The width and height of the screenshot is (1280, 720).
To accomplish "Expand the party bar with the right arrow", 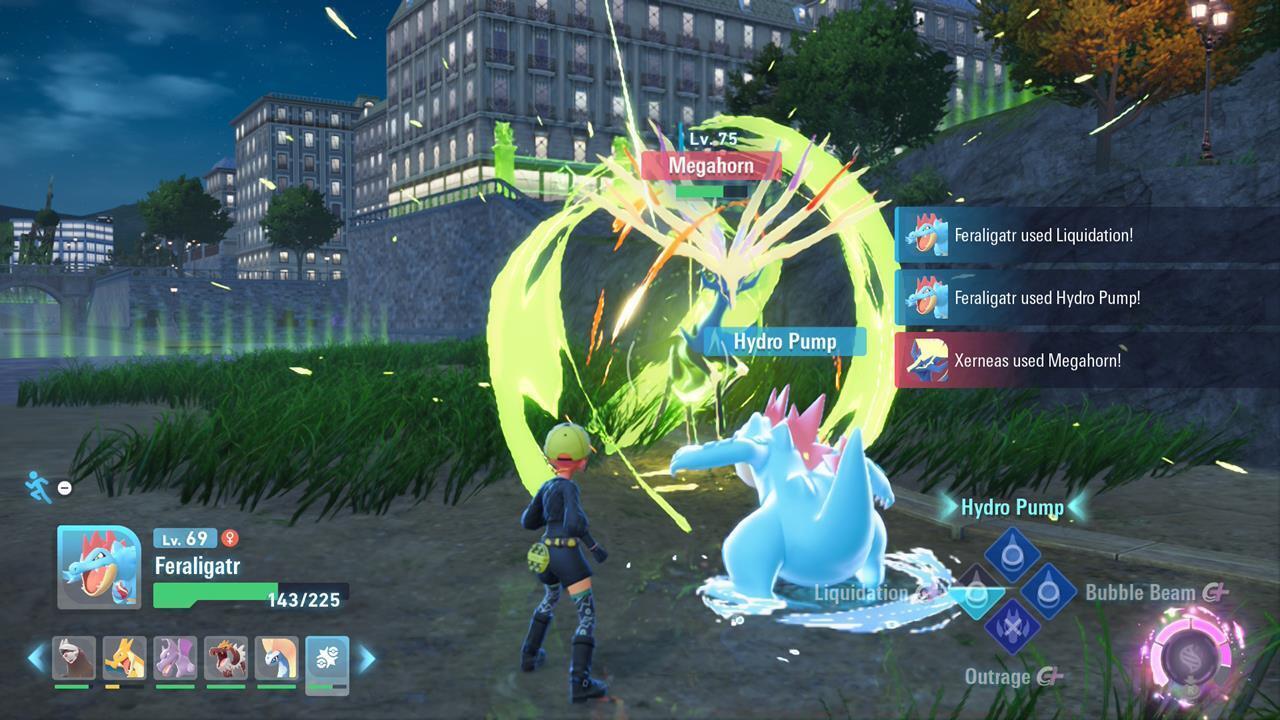I will pyautogui.click(x=366, y=657).
